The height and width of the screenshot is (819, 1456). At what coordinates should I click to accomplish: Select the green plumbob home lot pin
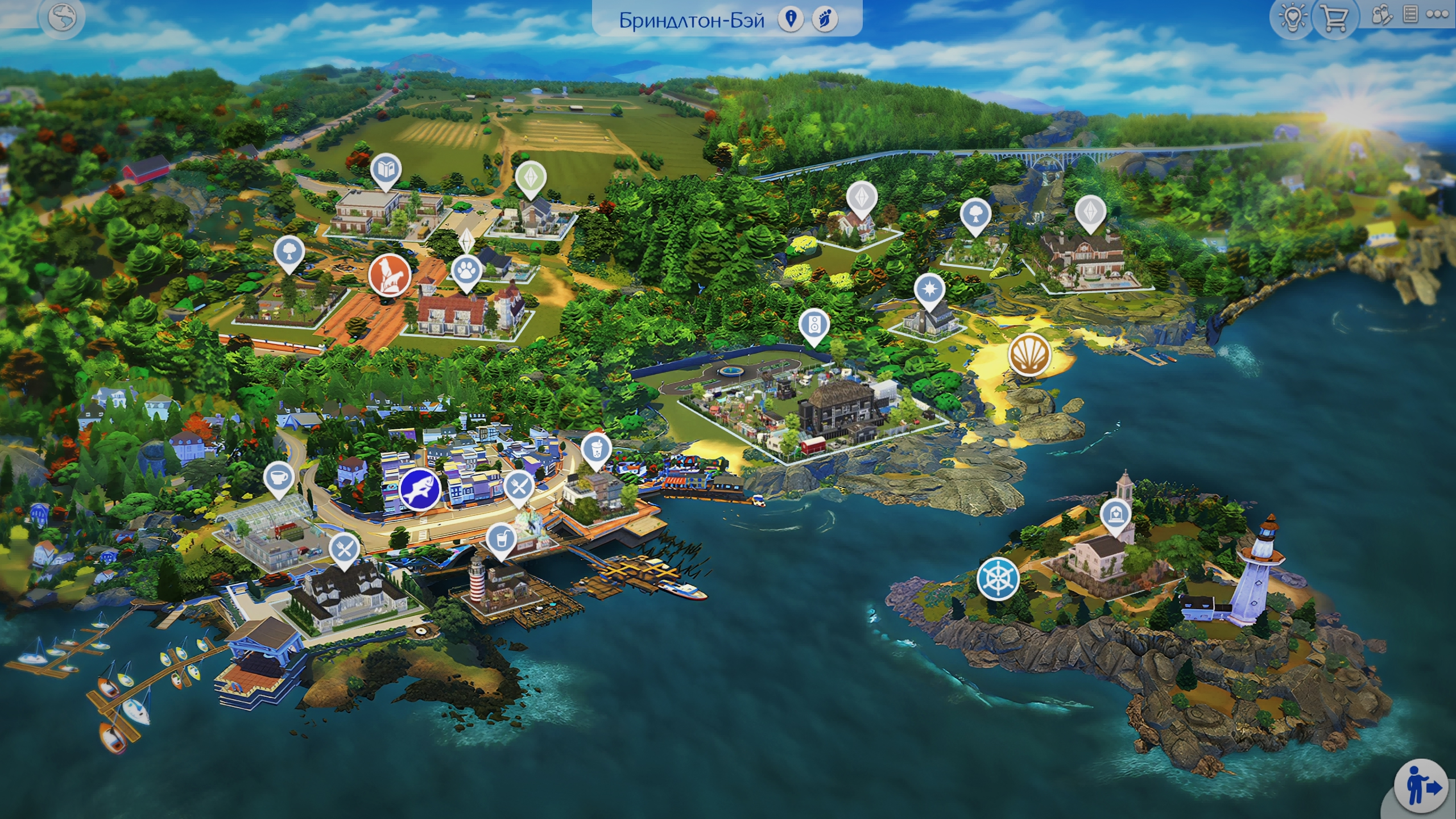pos(531,177)
